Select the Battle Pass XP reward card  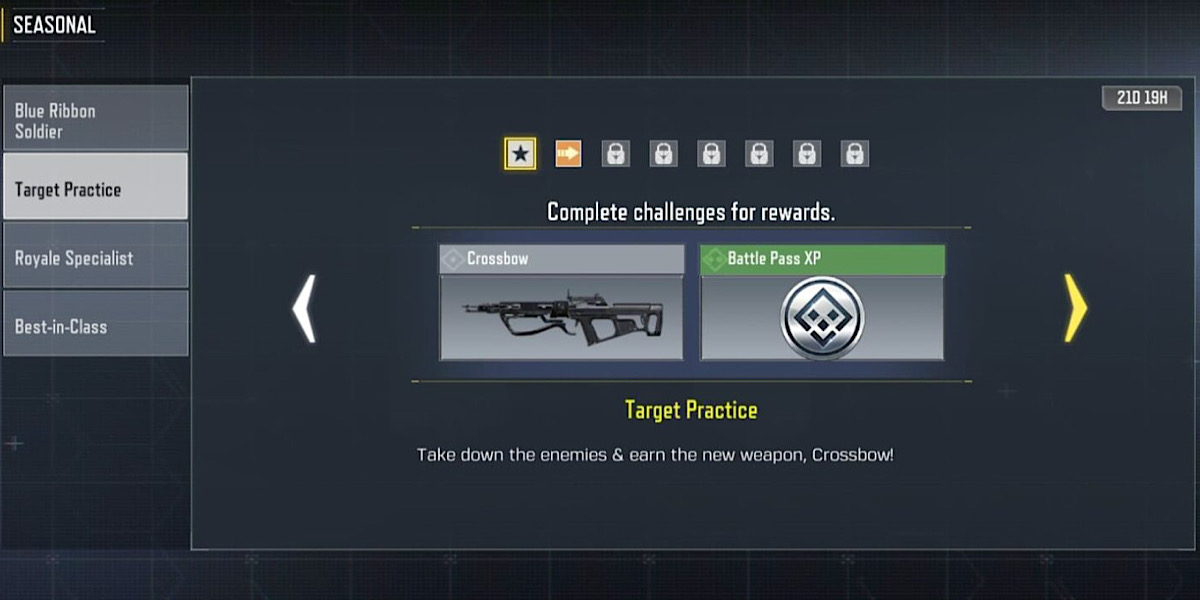[x=821, y=303]
